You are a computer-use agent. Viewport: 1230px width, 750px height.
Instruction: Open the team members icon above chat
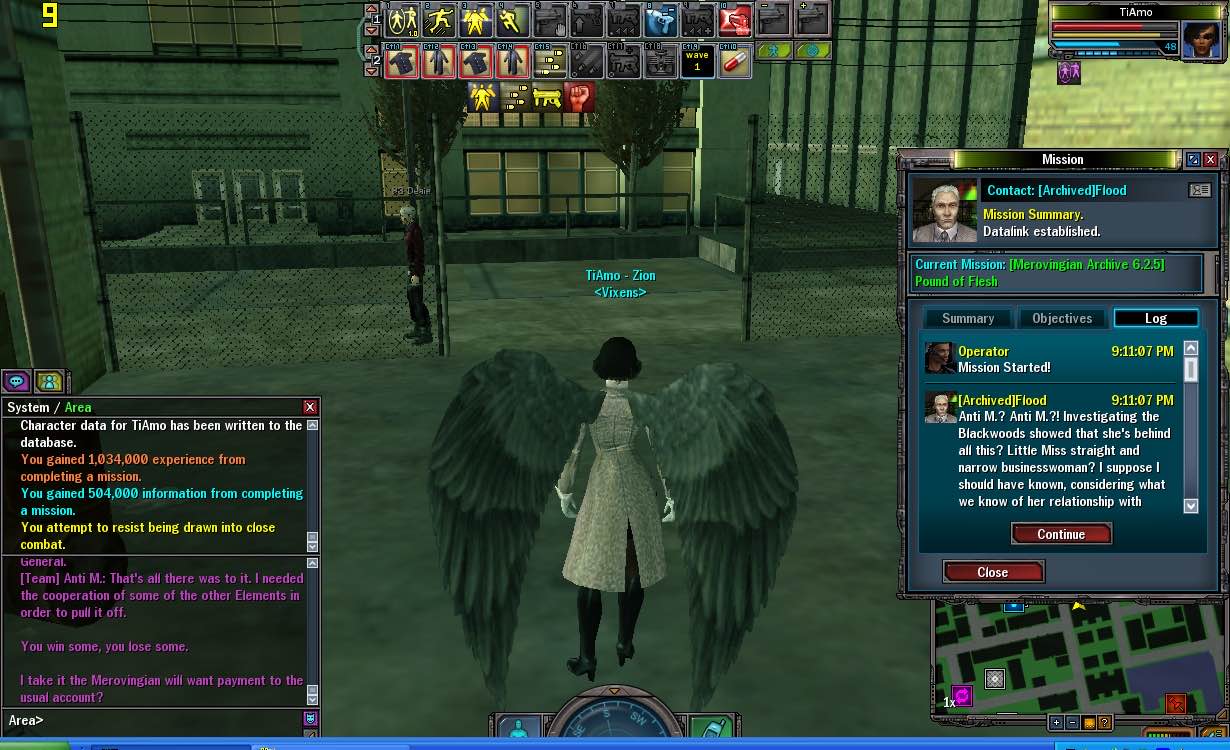[x=49, y=381]
